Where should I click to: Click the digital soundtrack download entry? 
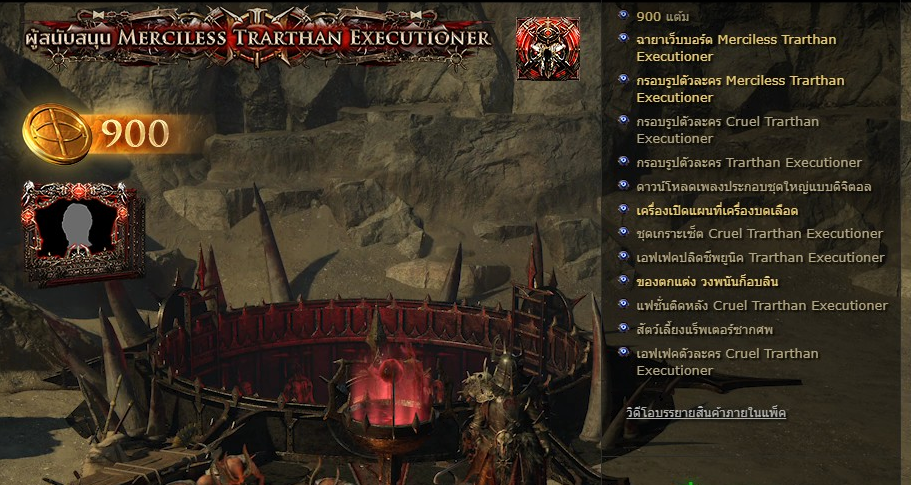755,187
